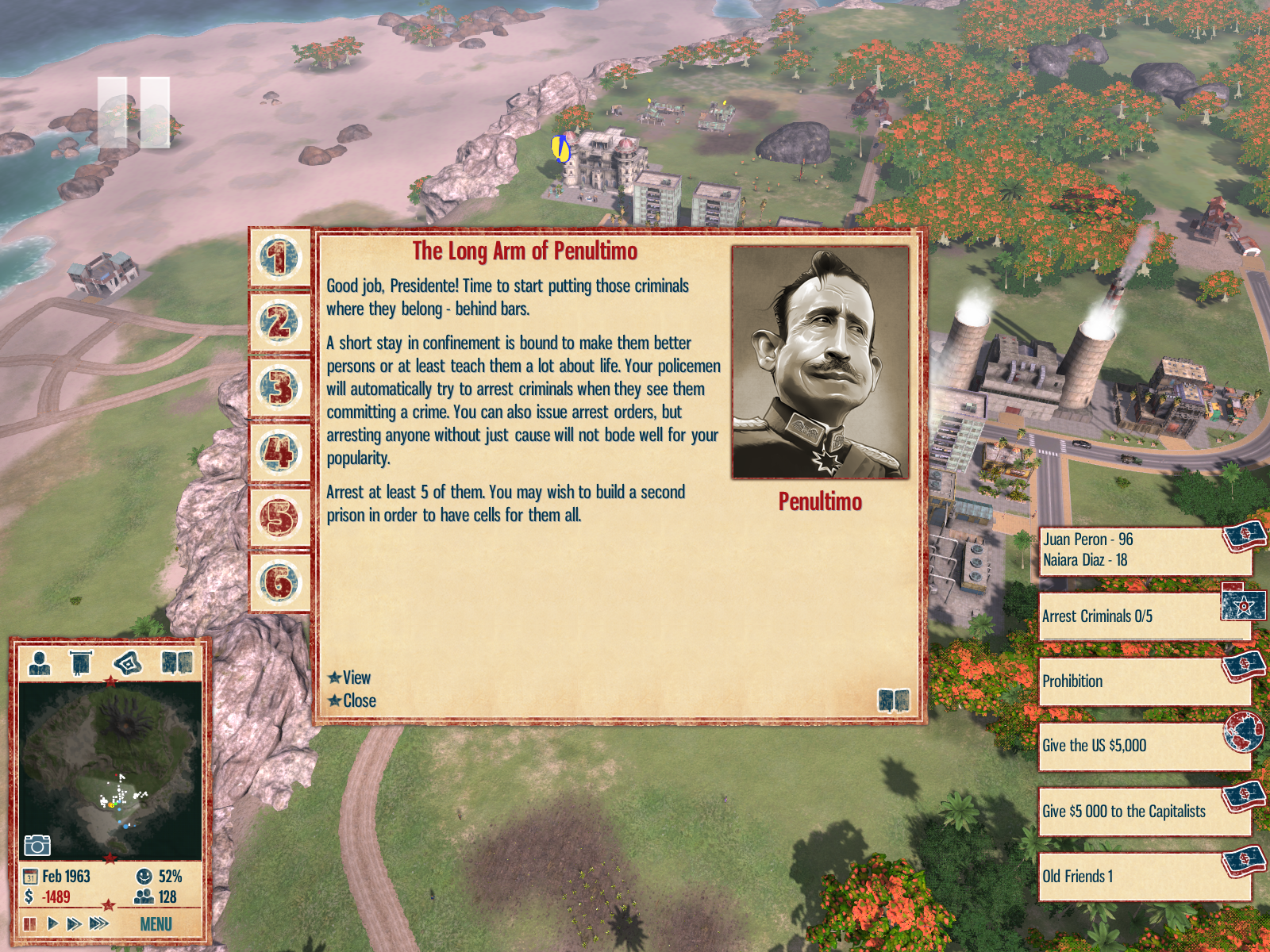1270x952 pixels.
Task: Select number 4 build category
Action: [x=279, y=453]
